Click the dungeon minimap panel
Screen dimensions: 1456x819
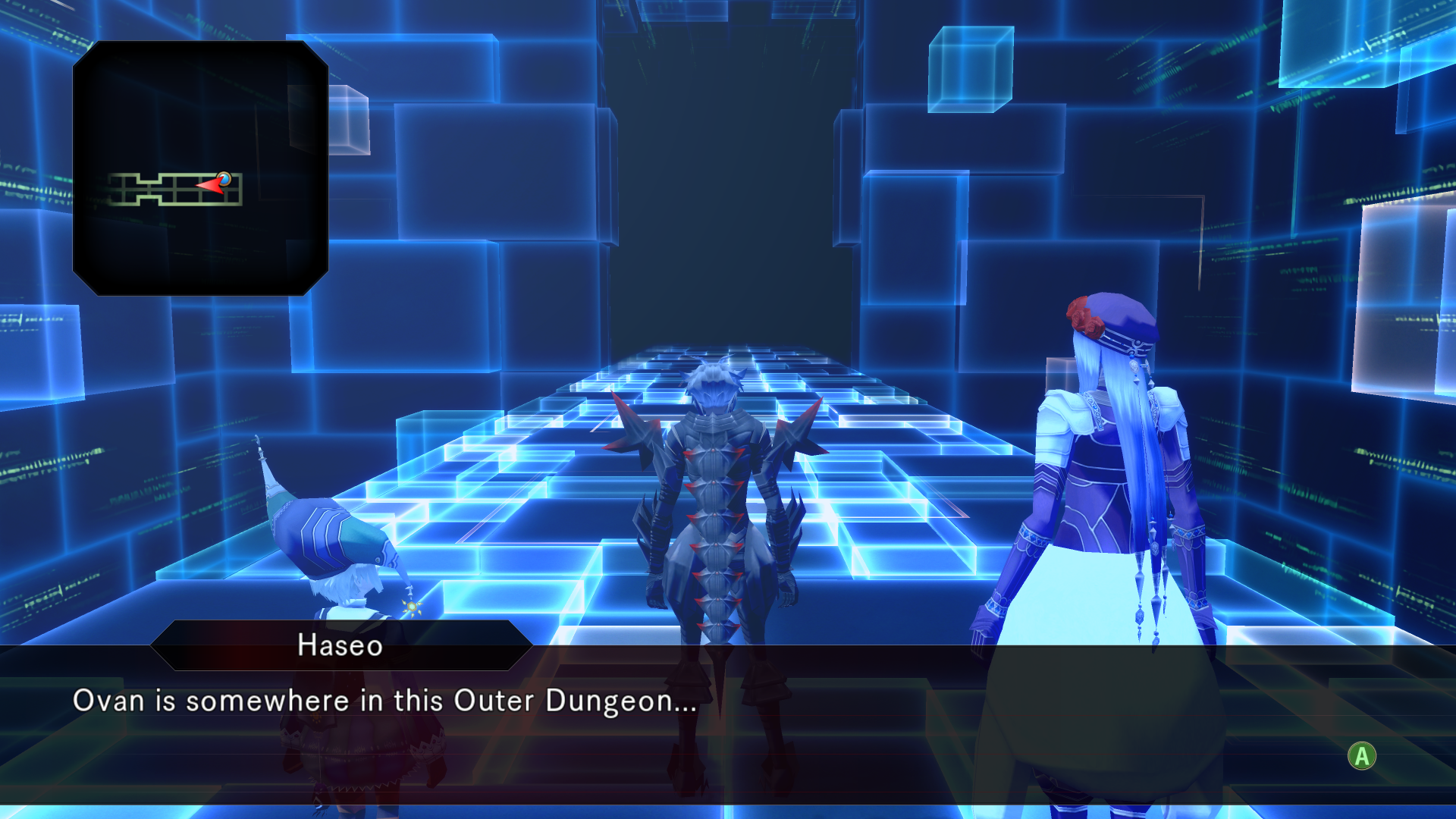pos(200,168)
